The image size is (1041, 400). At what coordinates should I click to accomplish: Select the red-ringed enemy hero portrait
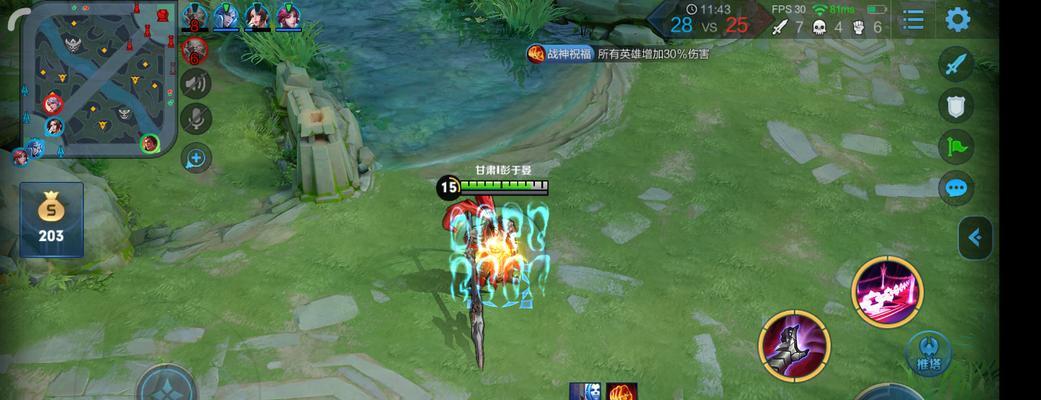coord(195,48)
